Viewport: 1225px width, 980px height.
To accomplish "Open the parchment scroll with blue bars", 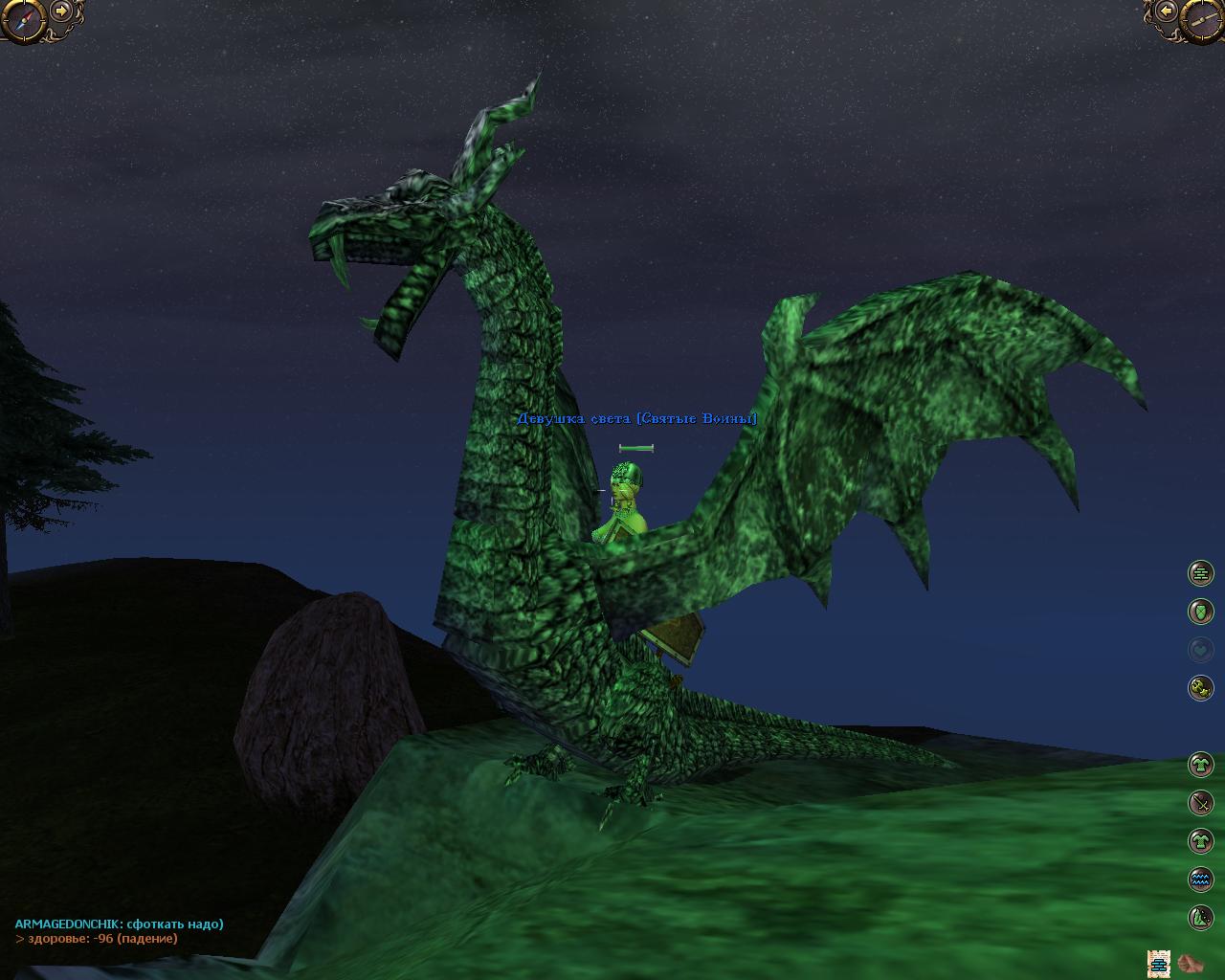I will [1160, 962].
